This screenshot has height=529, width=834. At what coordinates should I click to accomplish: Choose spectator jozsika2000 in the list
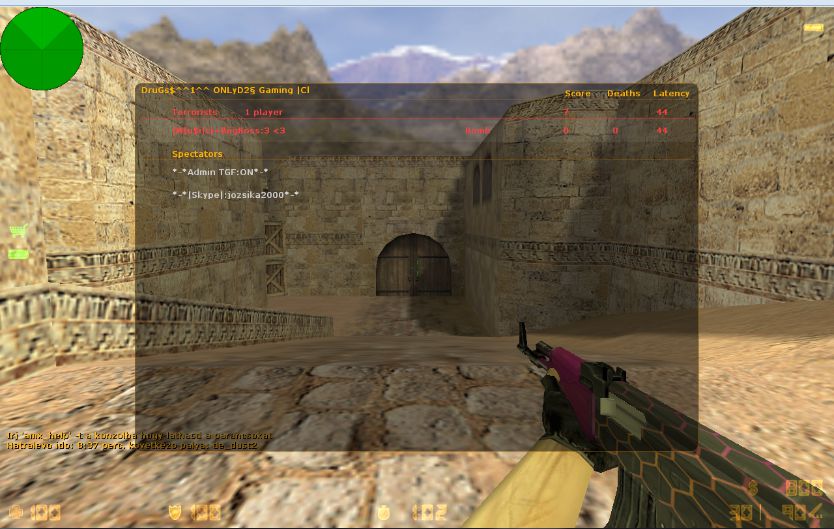point(235,194)
